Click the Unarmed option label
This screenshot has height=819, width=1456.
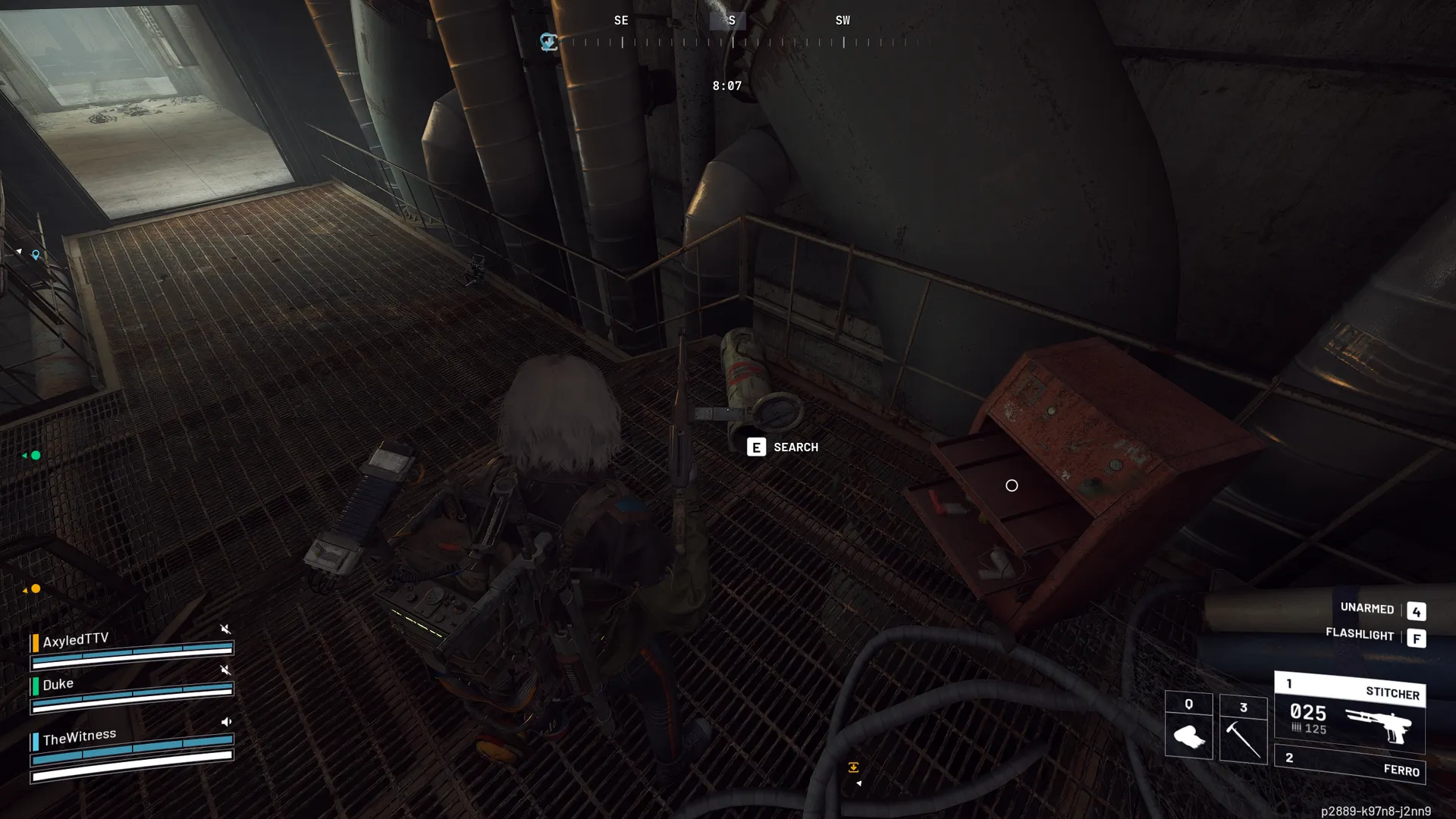click(x=1367, y=609)
